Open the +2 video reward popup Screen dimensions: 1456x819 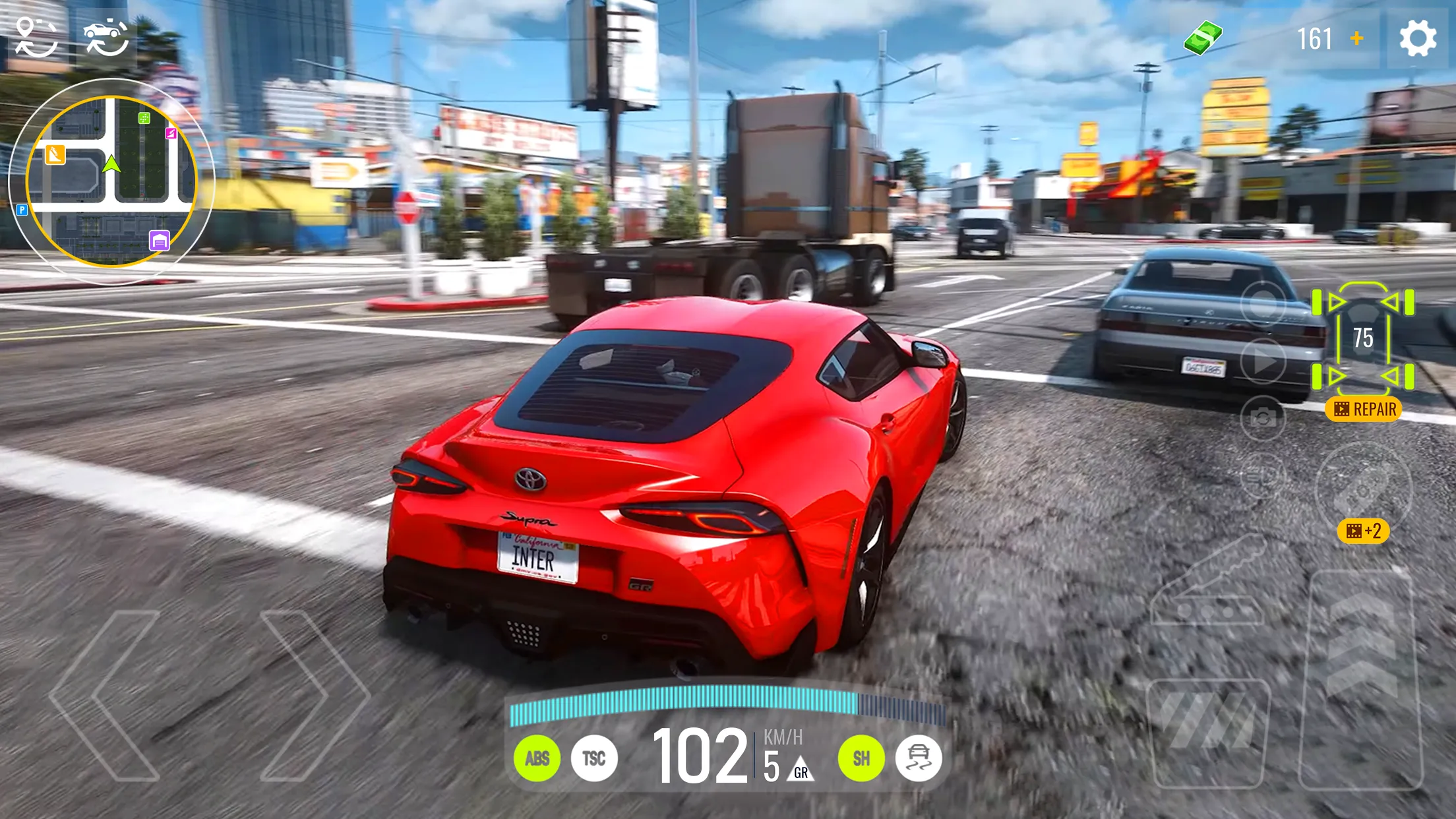click(1363, 531)
